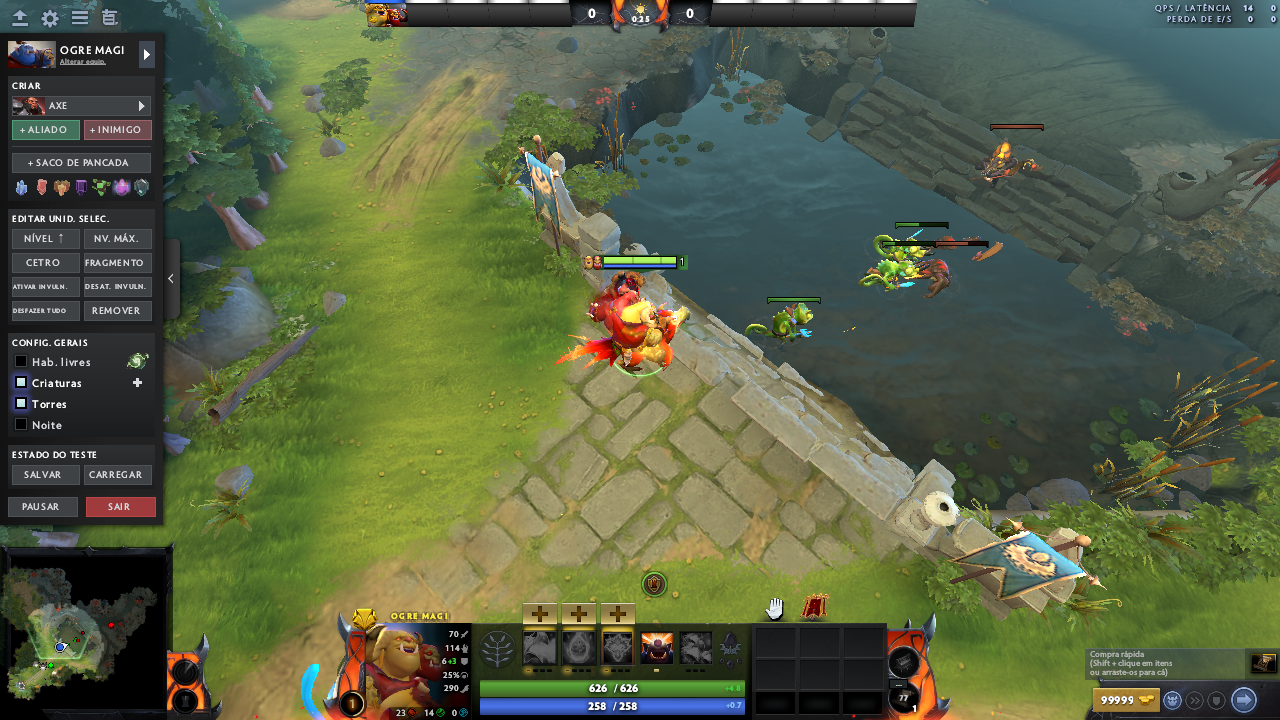The image size is (1280, 720).
Task: Click the courier icon beside the gold counter
Action: click(x=1173, y=700)
